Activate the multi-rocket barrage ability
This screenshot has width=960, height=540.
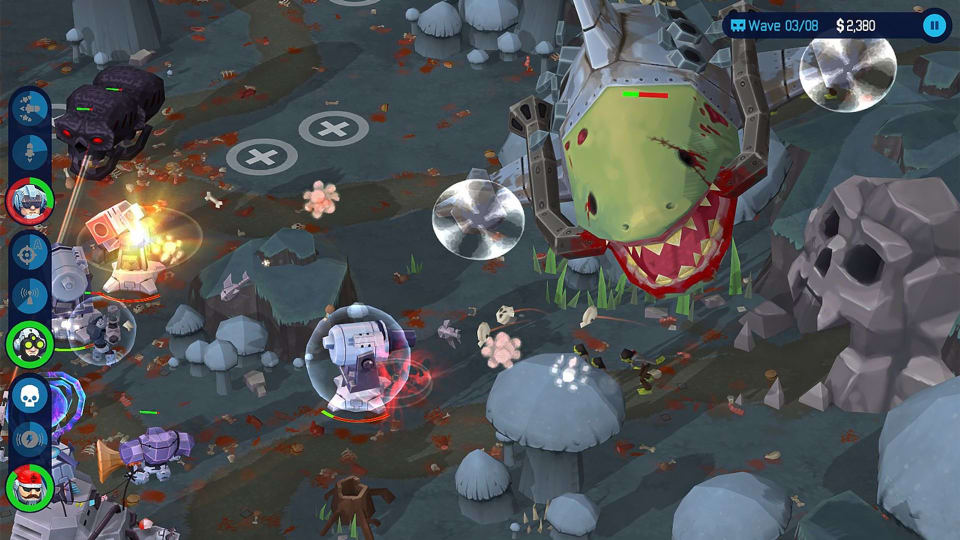(x=30, y=108)
